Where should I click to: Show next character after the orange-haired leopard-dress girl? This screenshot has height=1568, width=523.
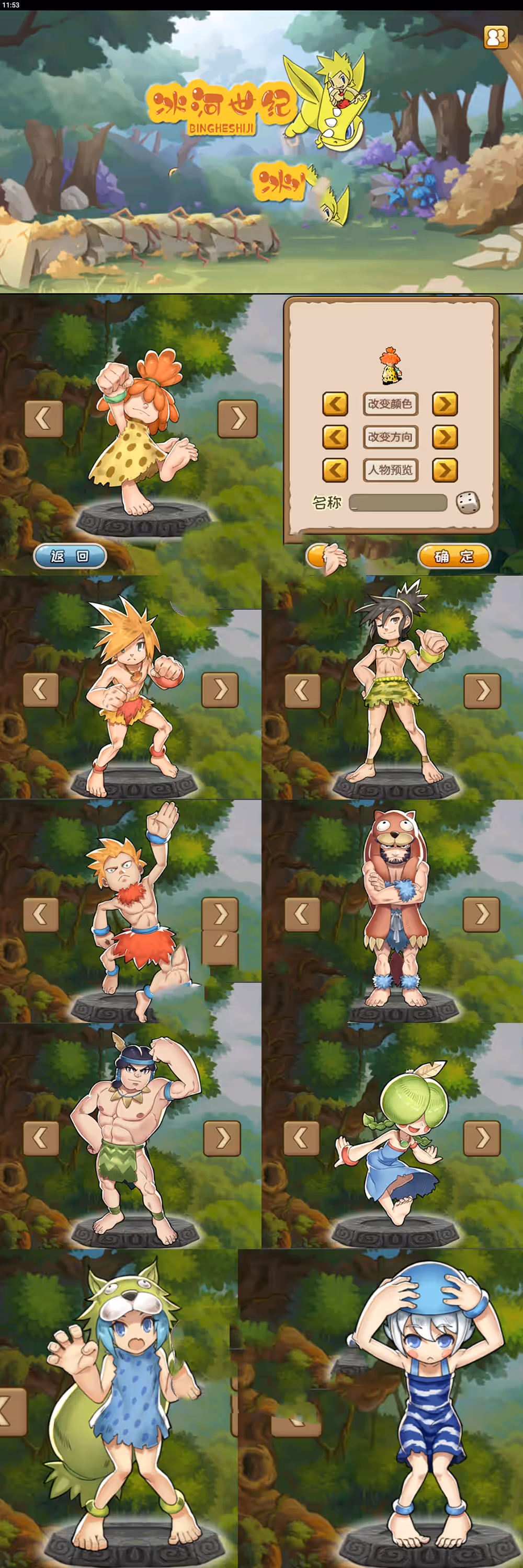tap(237, 418)
